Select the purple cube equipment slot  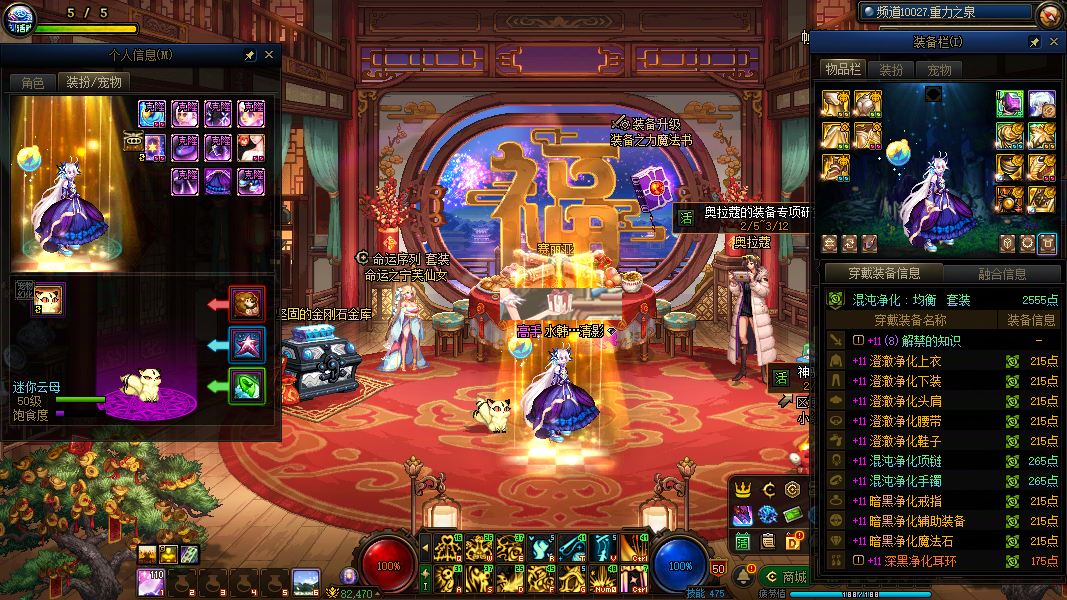pyautogui.click(x=1010, y=103)
